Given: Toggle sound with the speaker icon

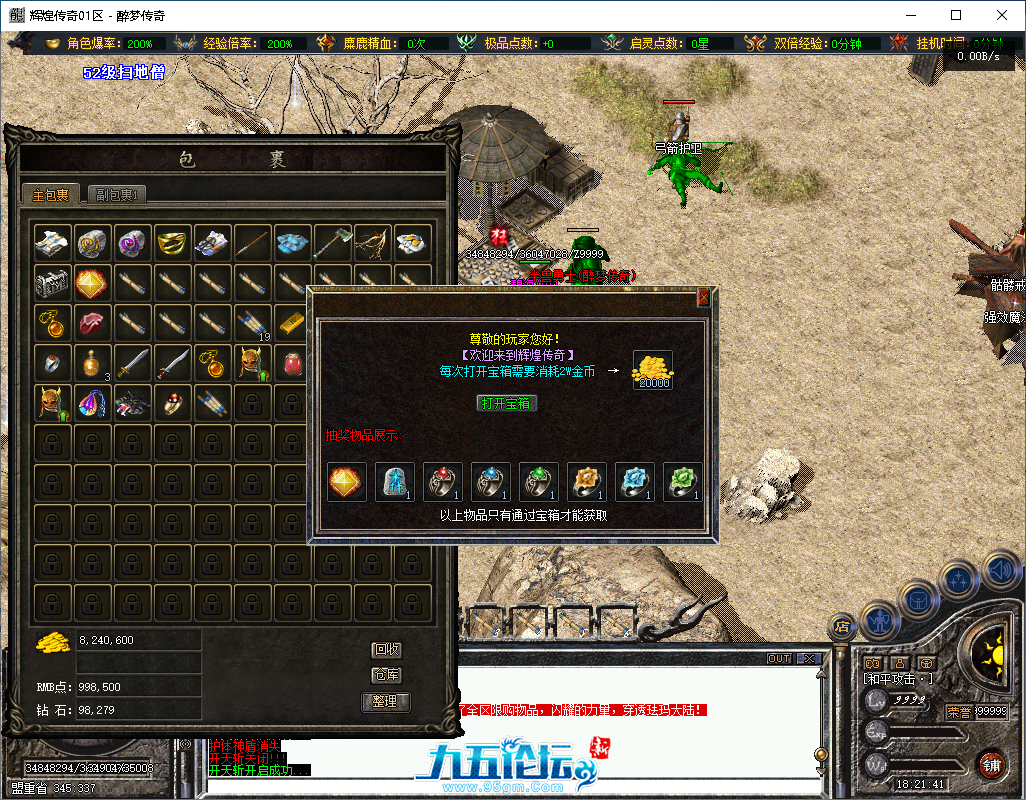Looking at the screenshot, I should click(1000, 570).
